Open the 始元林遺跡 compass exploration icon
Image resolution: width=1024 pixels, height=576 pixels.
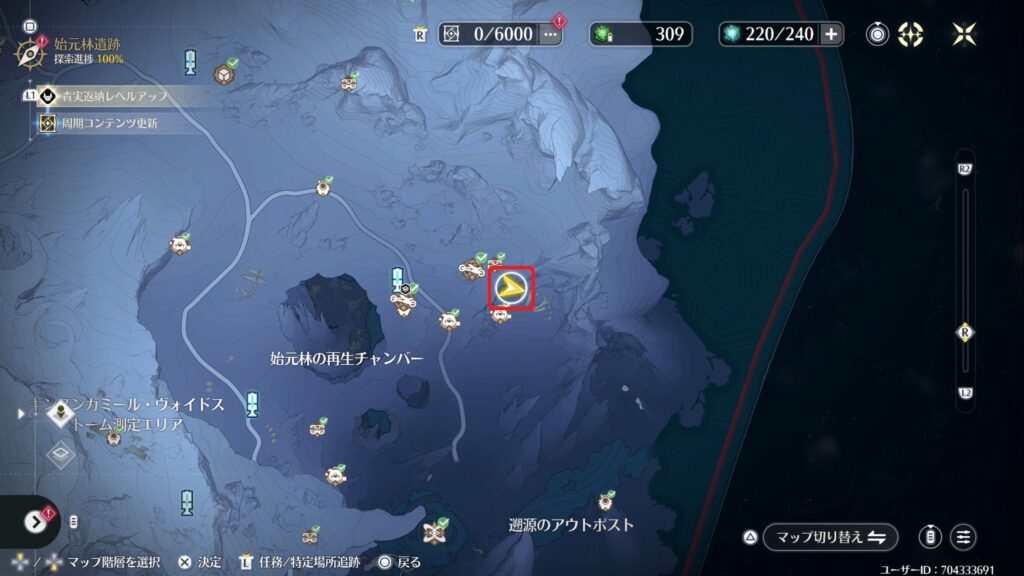click(x=32, y=50)
